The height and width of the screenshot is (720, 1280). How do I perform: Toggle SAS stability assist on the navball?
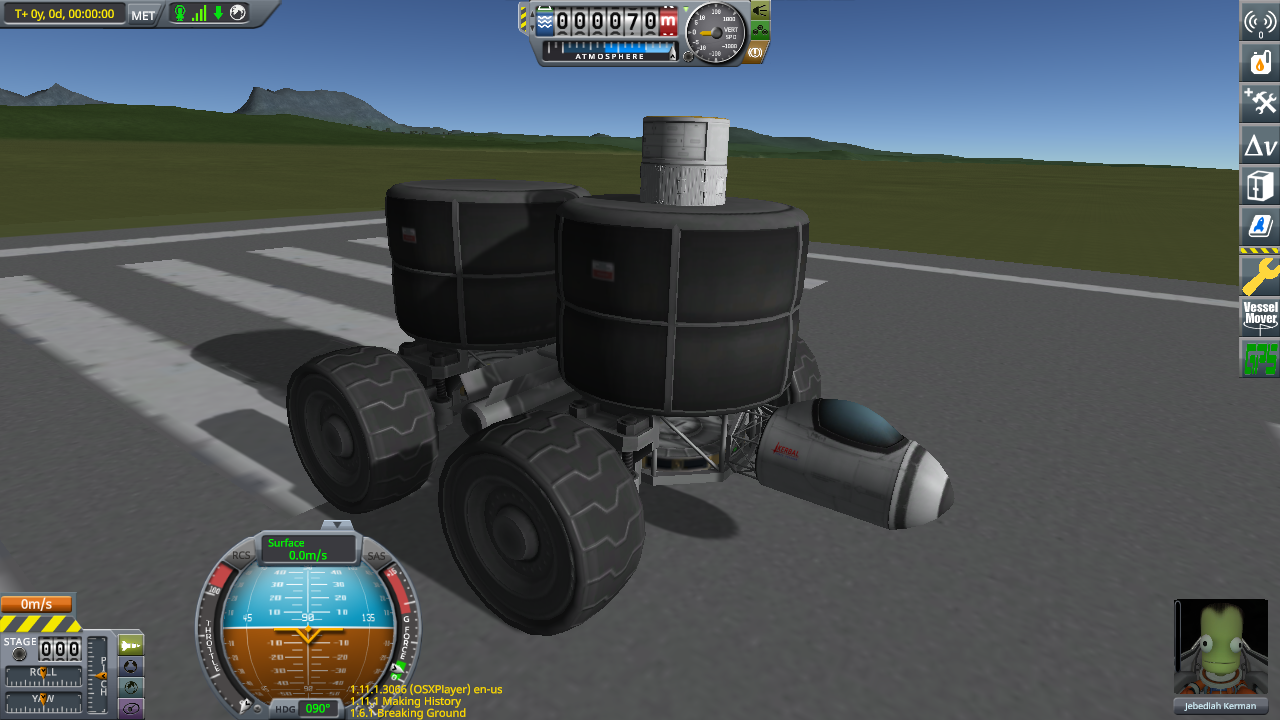tap(377, 555)
